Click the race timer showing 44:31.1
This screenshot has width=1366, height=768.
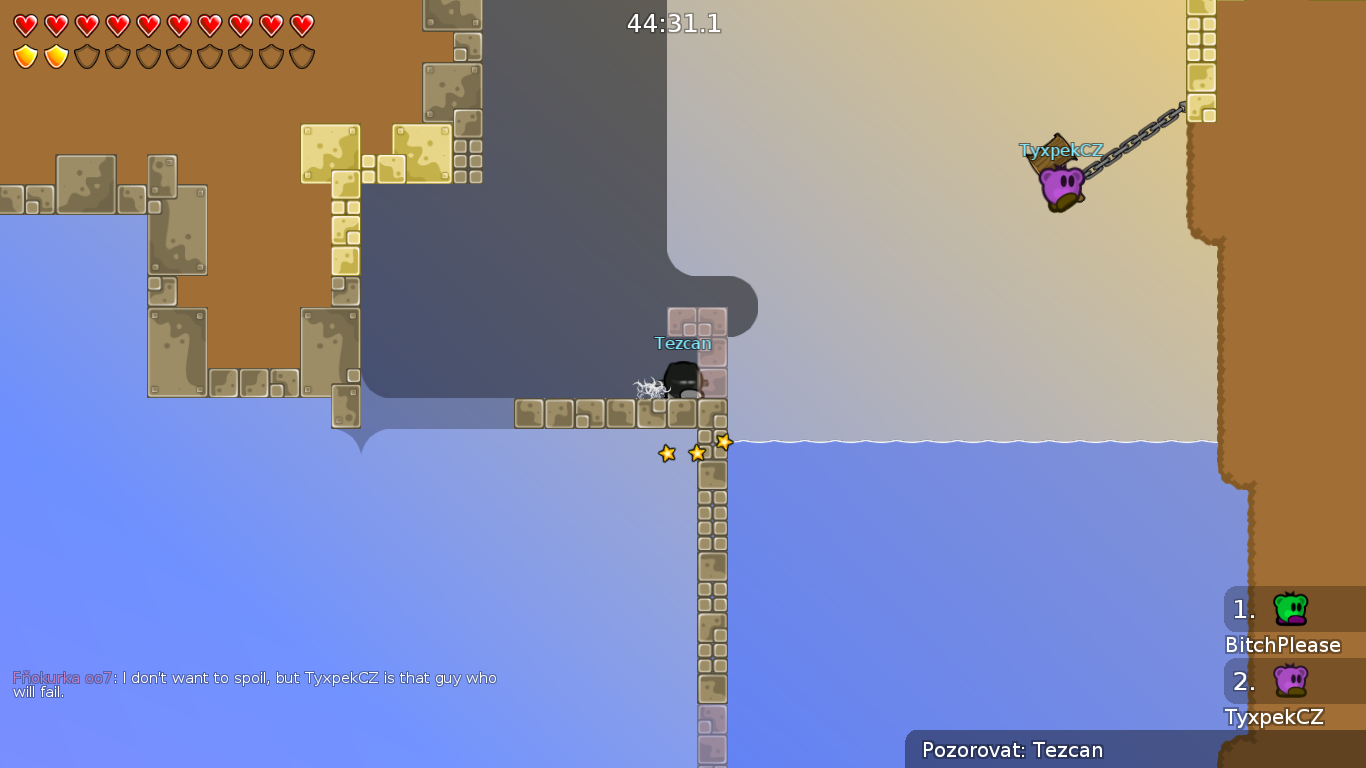672,22
